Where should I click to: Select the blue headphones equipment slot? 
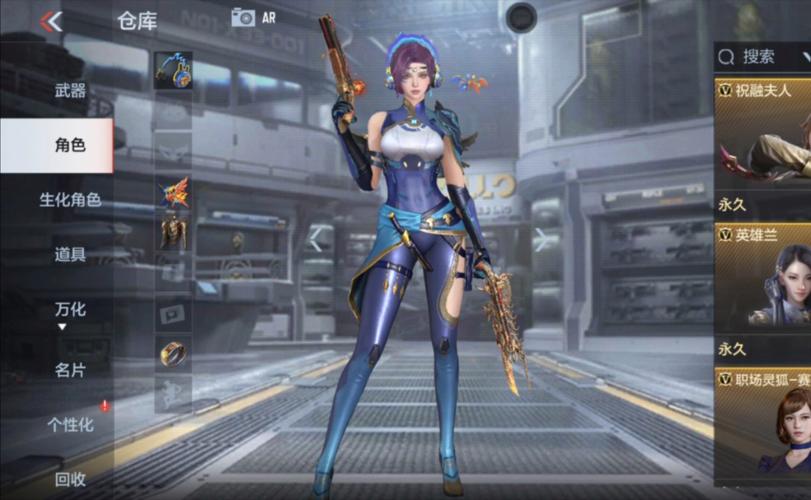coord(173,71)
